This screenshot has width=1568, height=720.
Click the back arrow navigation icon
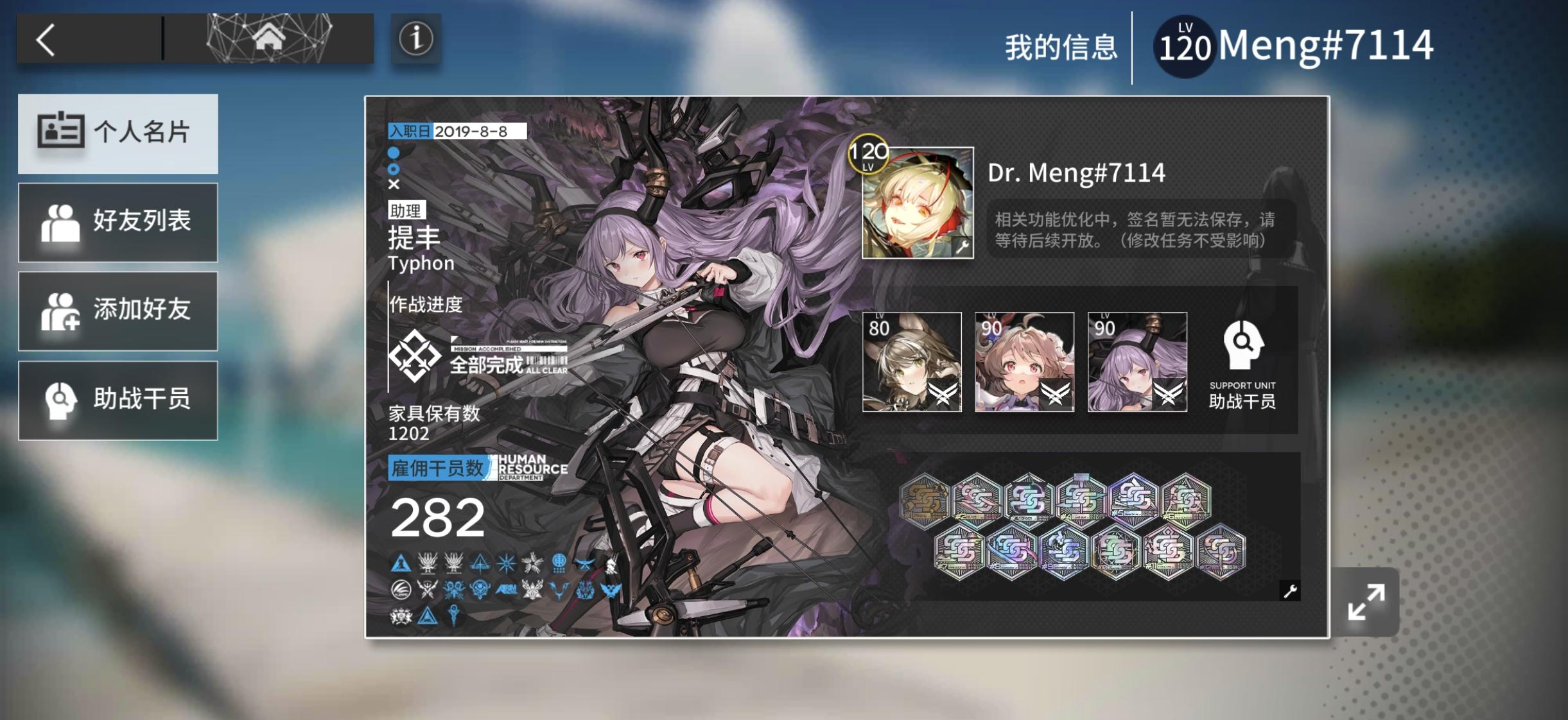coord(45,39)
